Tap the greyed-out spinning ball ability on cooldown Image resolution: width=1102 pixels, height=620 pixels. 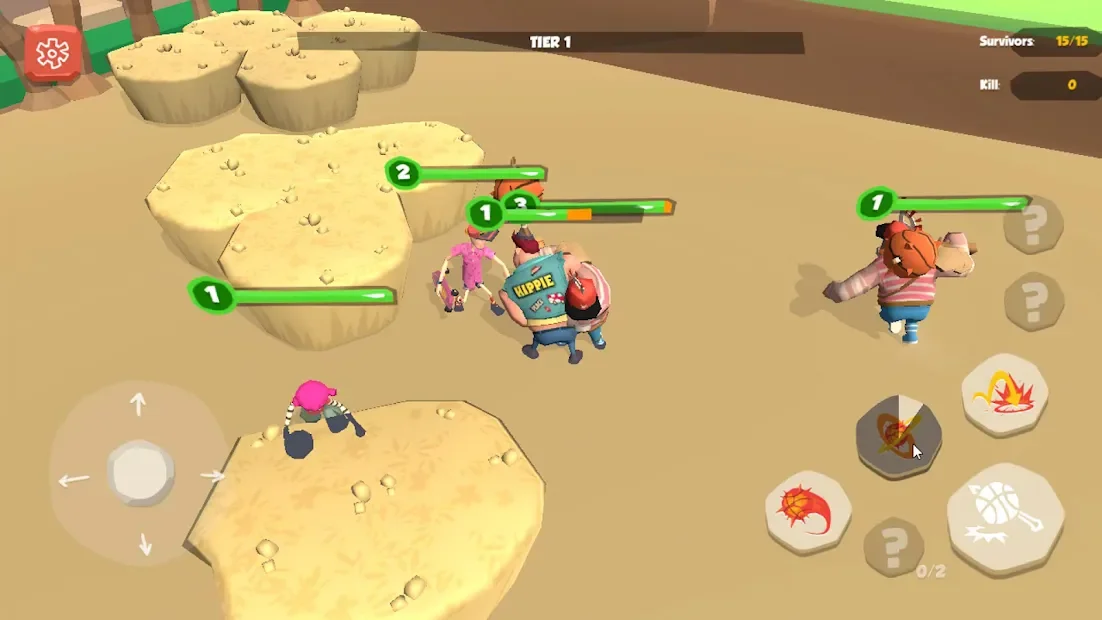pos(898,436)
